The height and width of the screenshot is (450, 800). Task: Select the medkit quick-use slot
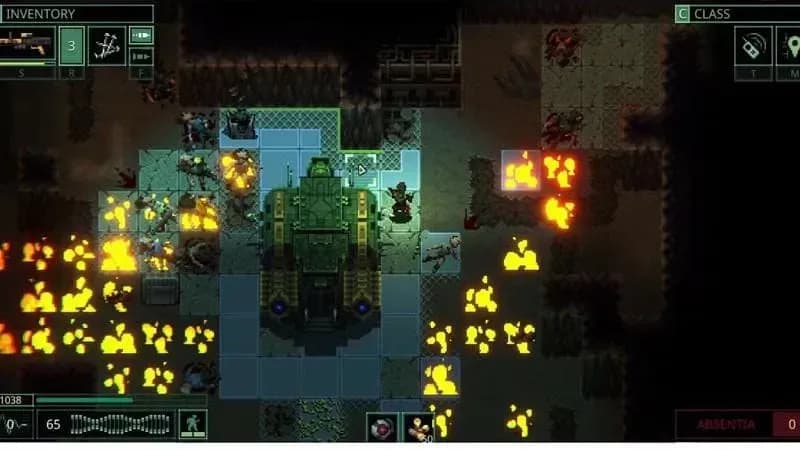(381, 426)
